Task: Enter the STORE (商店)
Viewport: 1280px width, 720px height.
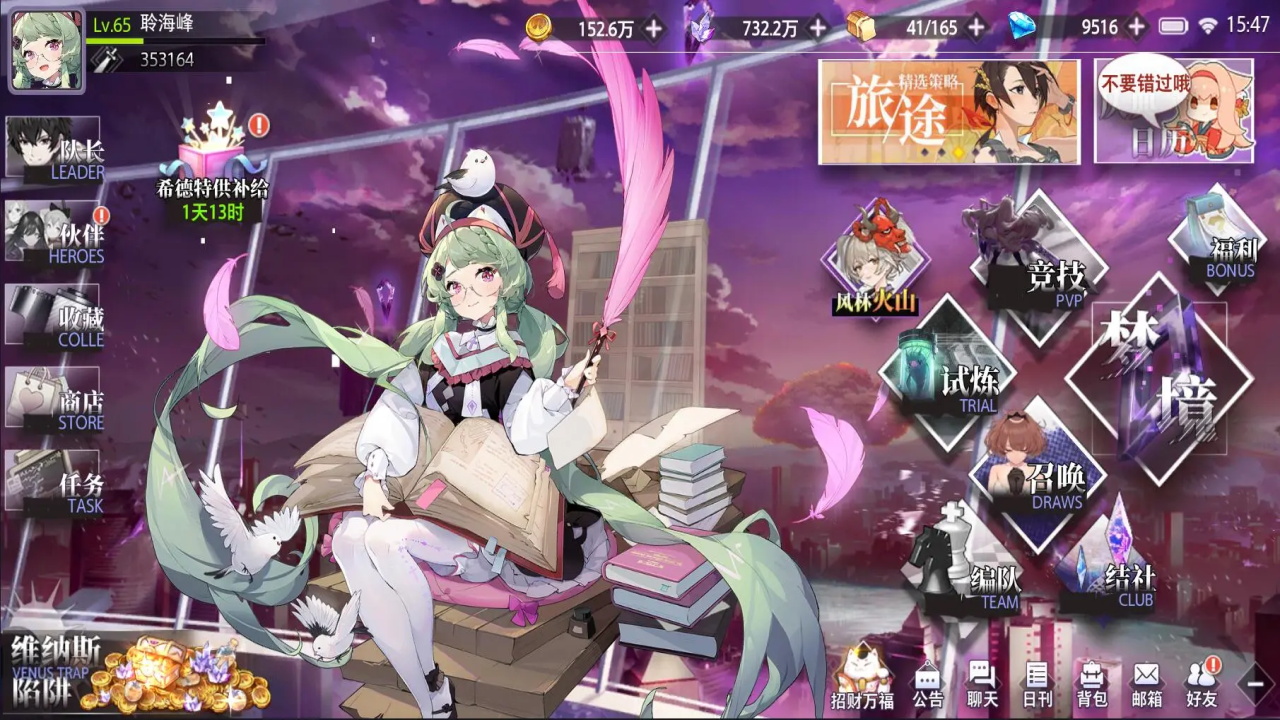Action: pyautogui.click(x=56, y=400)
